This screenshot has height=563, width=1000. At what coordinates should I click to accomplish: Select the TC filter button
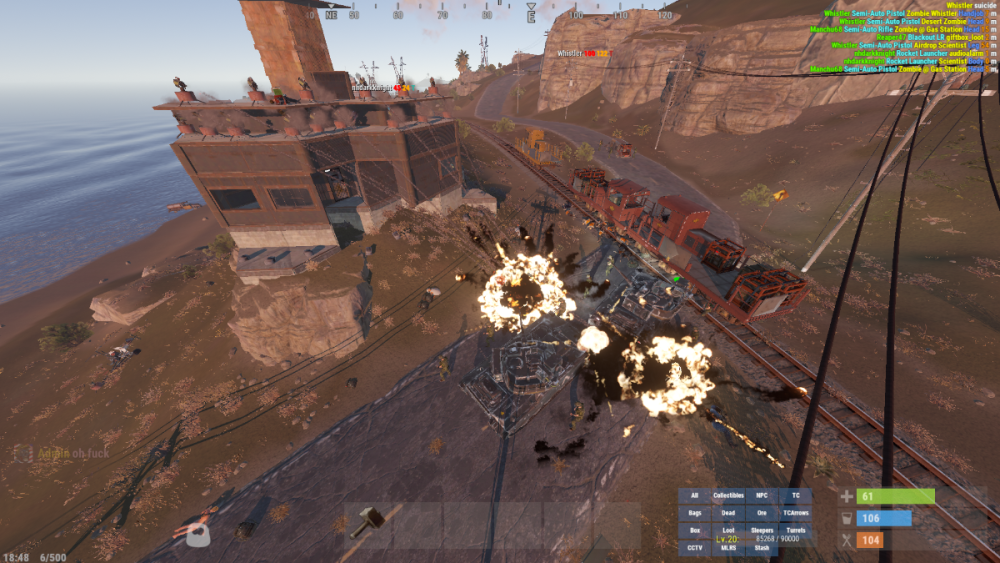tap(795, 496)
